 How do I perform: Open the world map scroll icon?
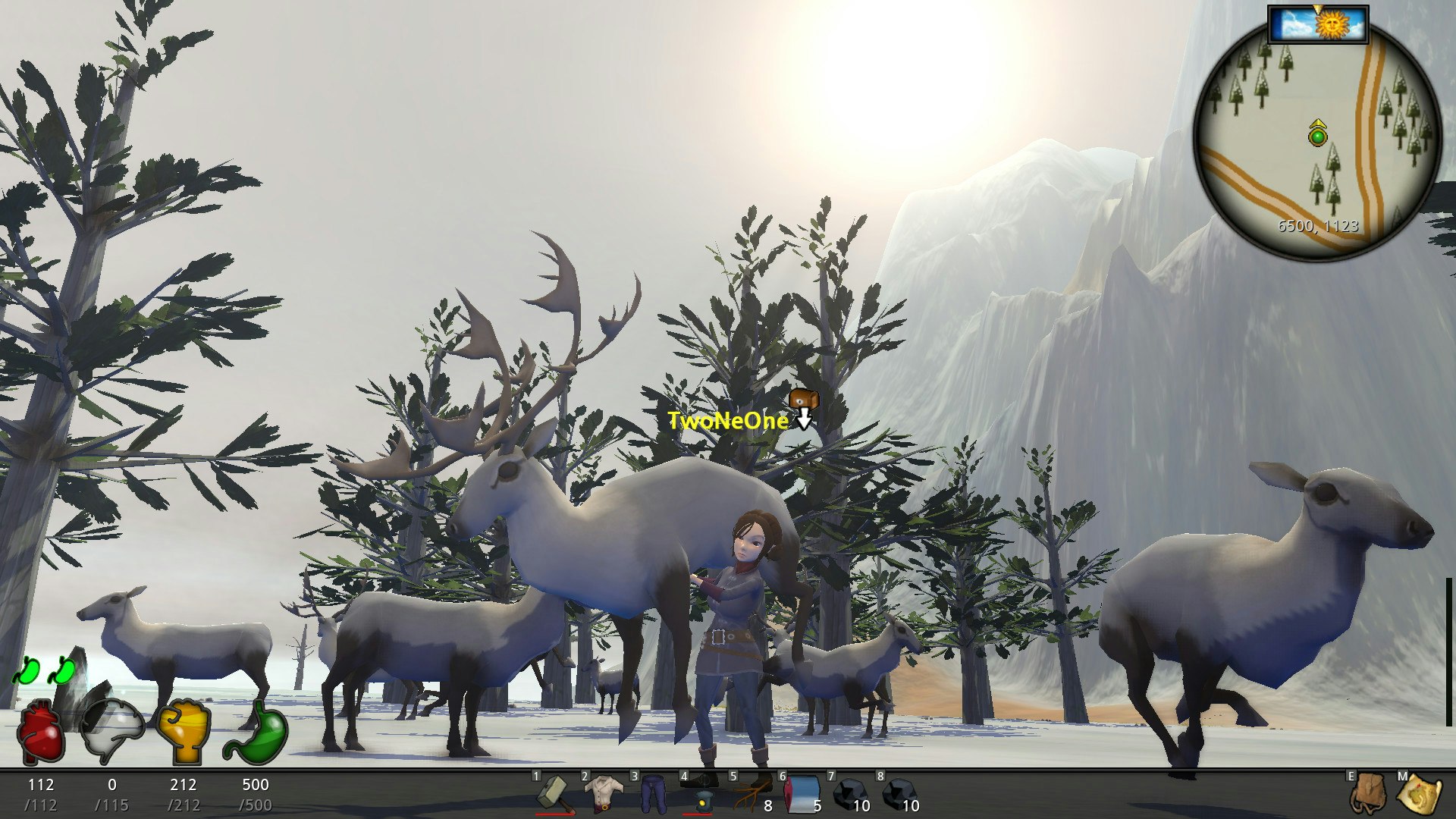(1419, 794)
